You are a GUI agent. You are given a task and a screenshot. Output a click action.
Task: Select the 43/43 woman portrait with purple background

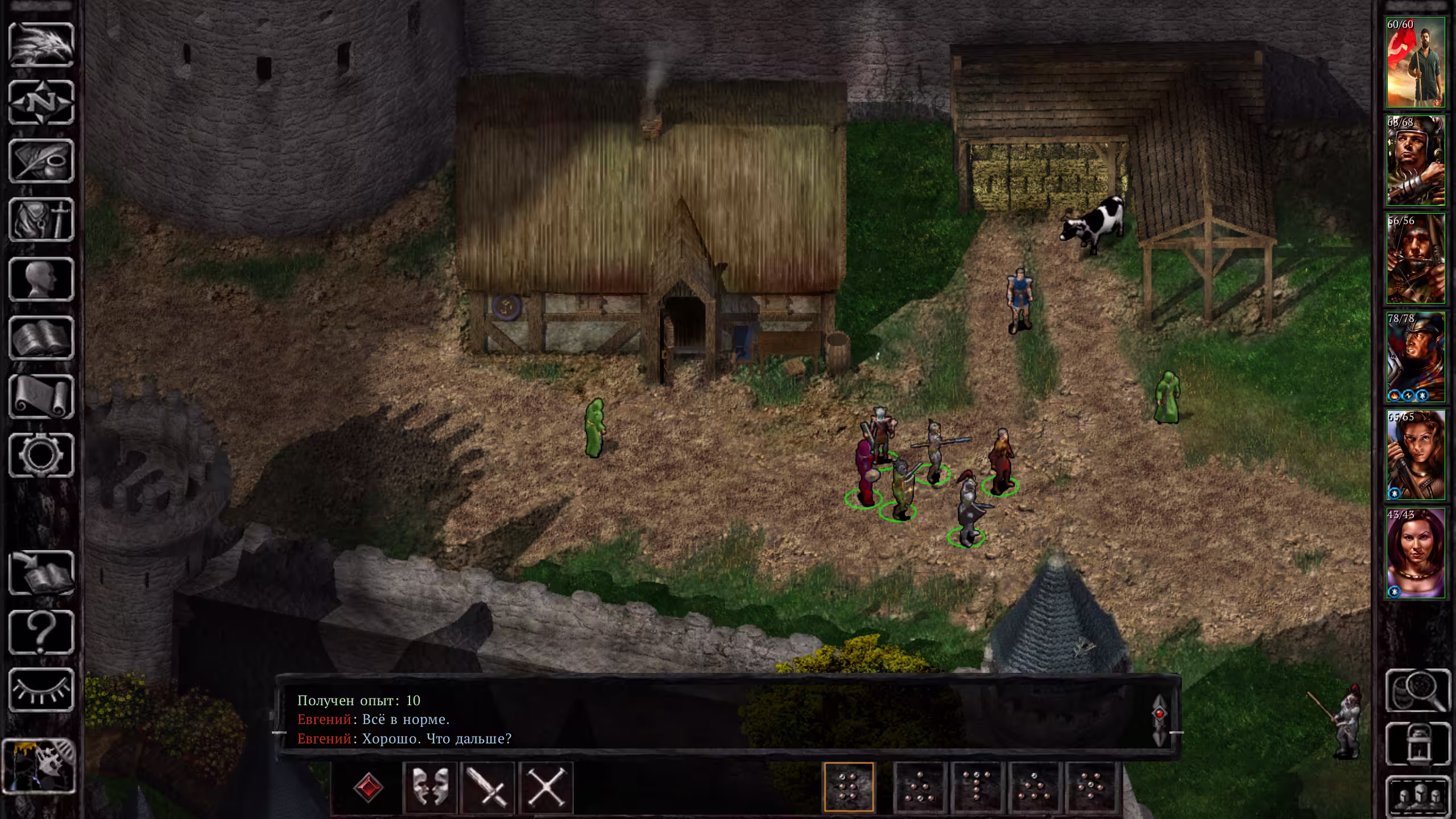tap(1415, 553)
